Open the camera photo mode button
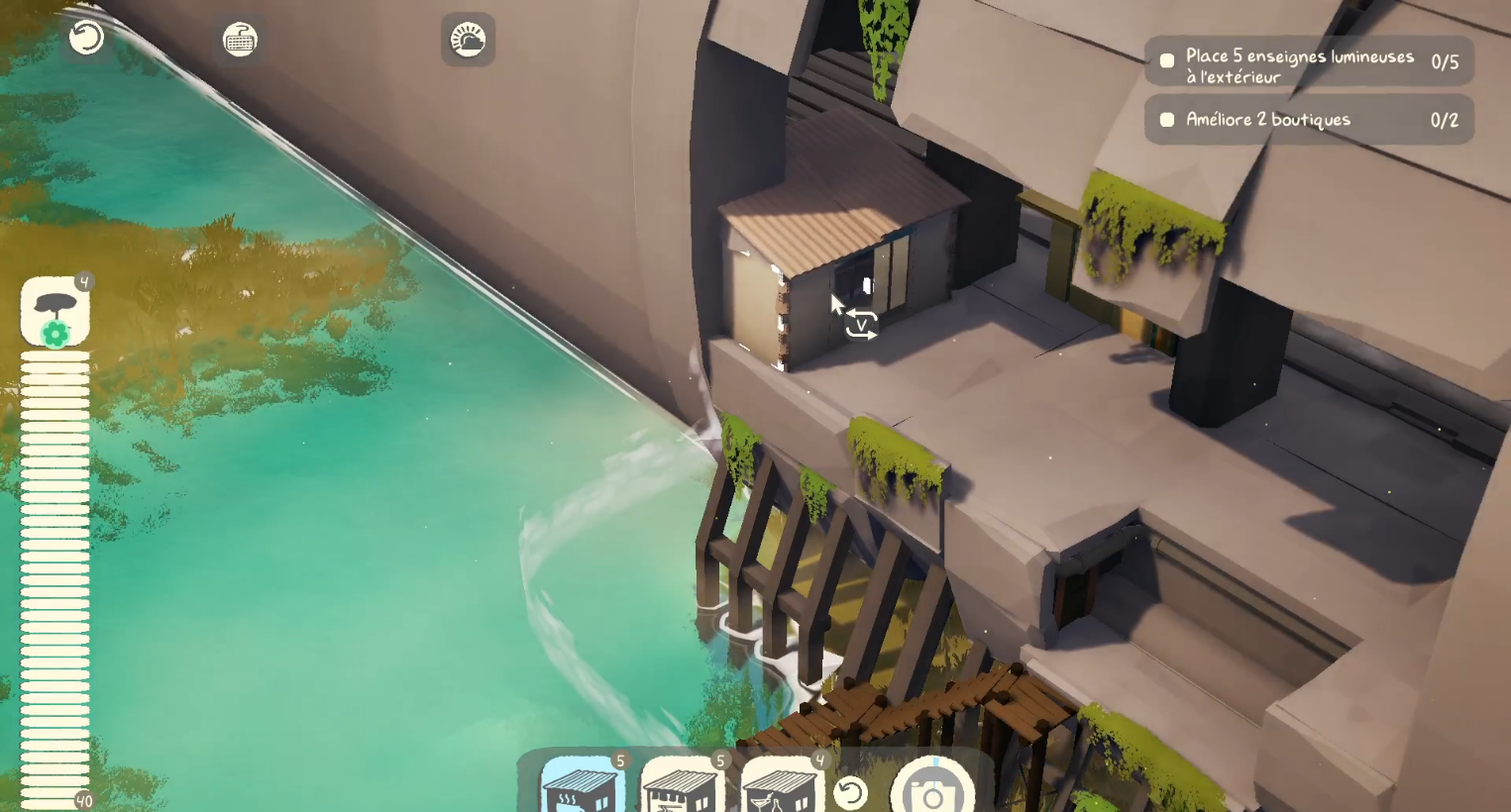1511x812 pixels. [x=932, y=789]
